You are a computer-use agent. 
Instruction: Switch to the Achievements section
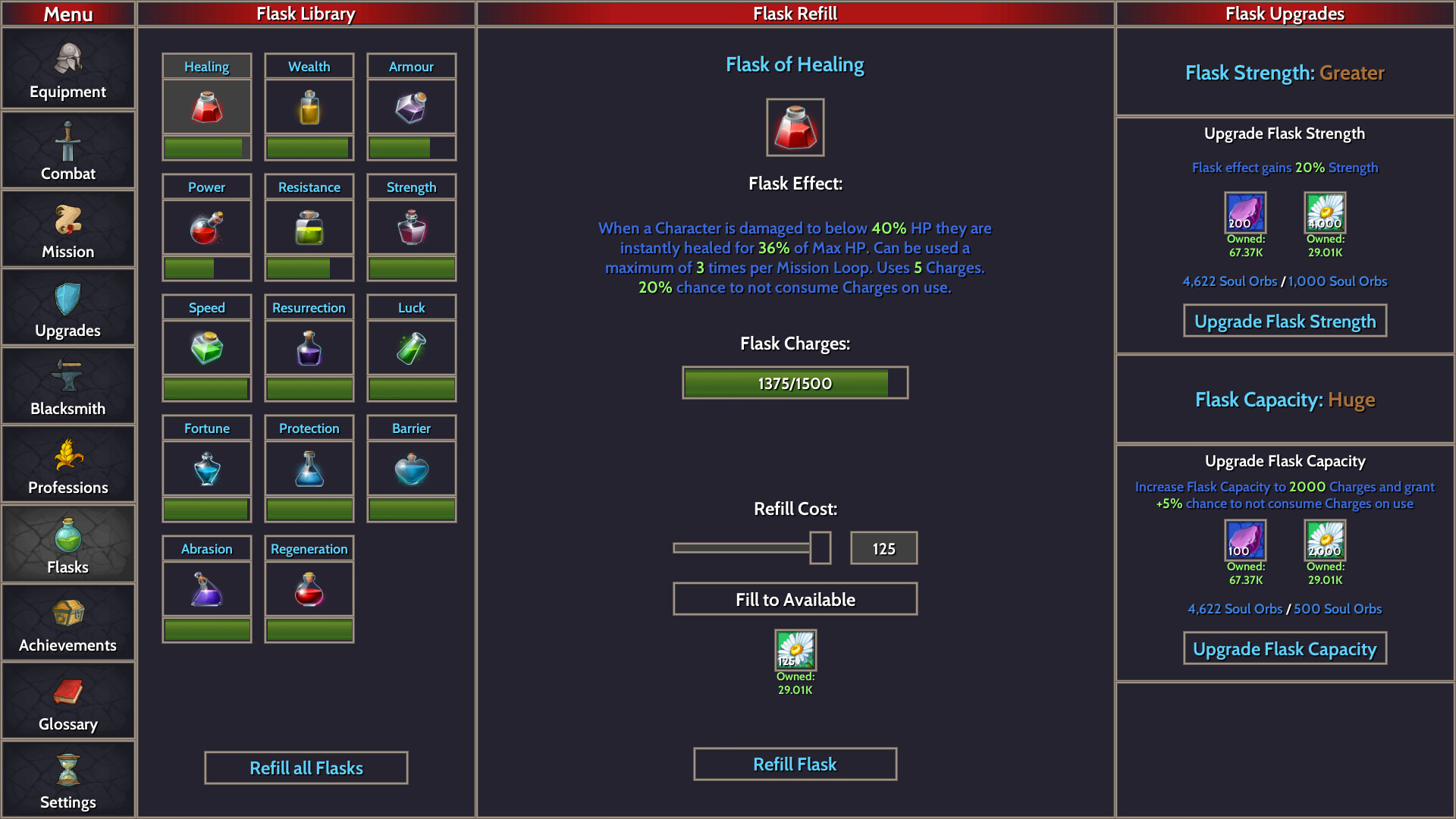[68, 622]
